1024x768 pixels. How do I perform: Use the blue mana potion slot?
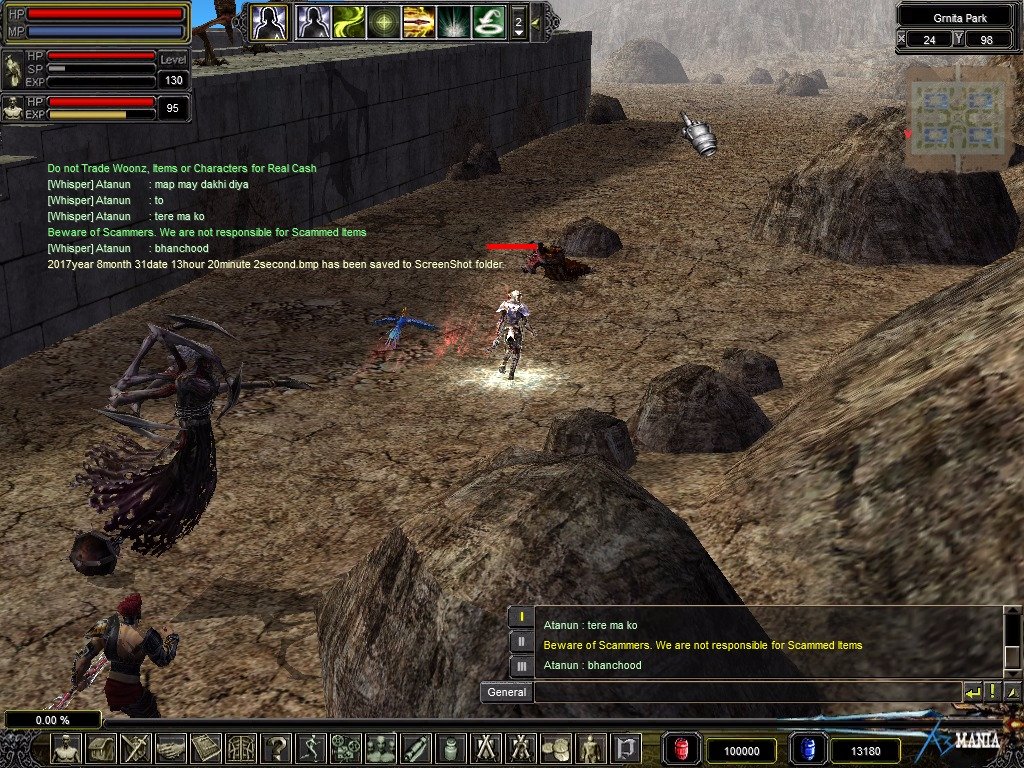click(807, 749)
